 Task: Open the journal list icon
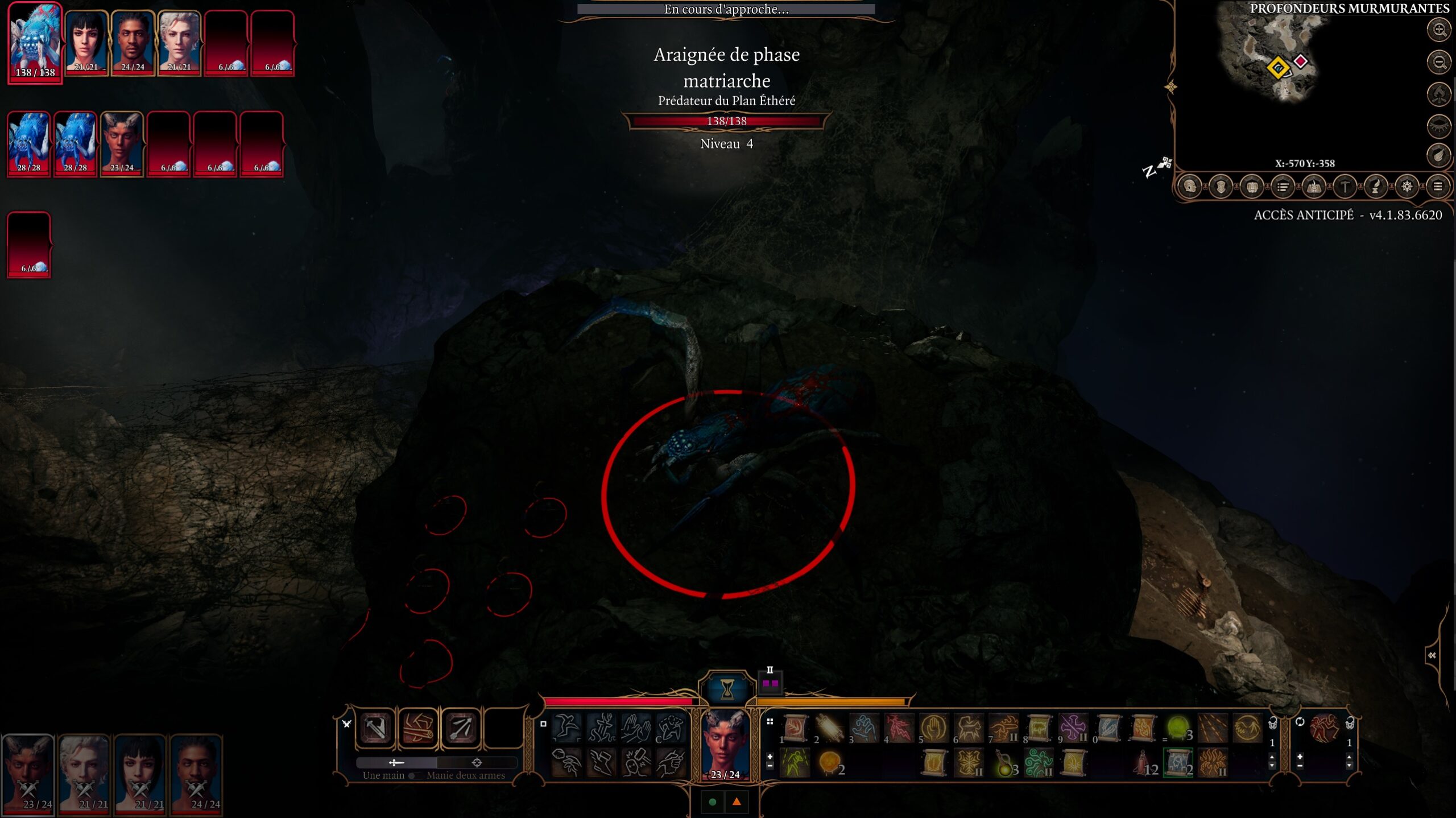[1283, 187]
